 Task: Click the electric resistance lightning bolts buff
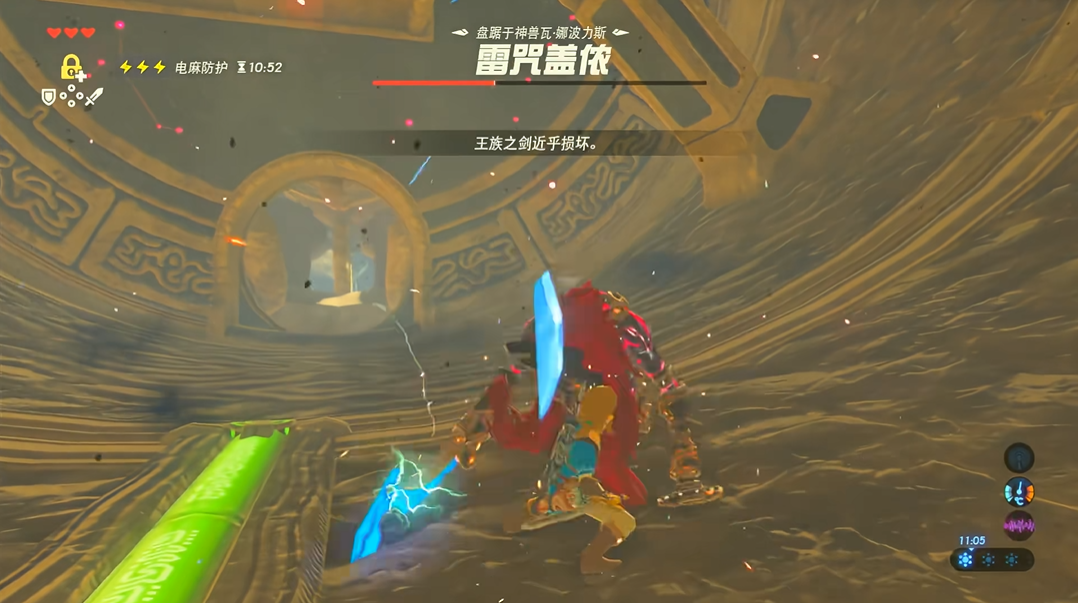point(142,68)
